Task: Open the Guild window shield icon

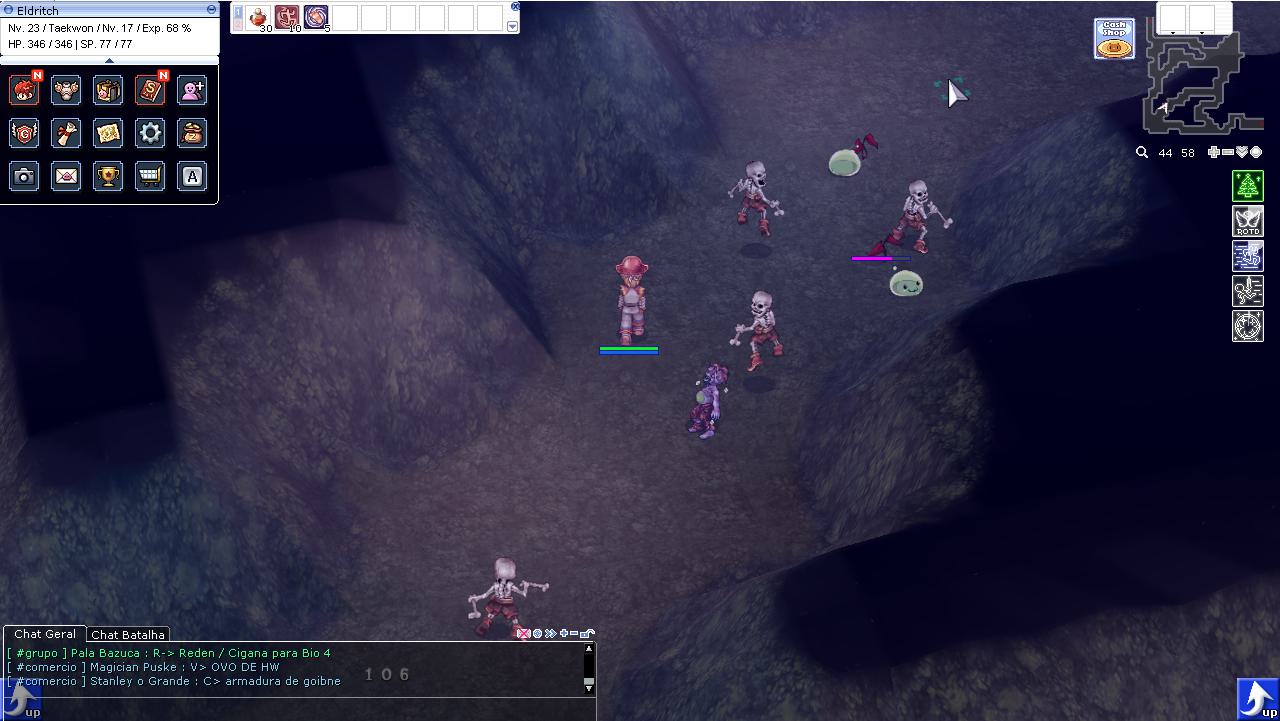Action: 24,133
